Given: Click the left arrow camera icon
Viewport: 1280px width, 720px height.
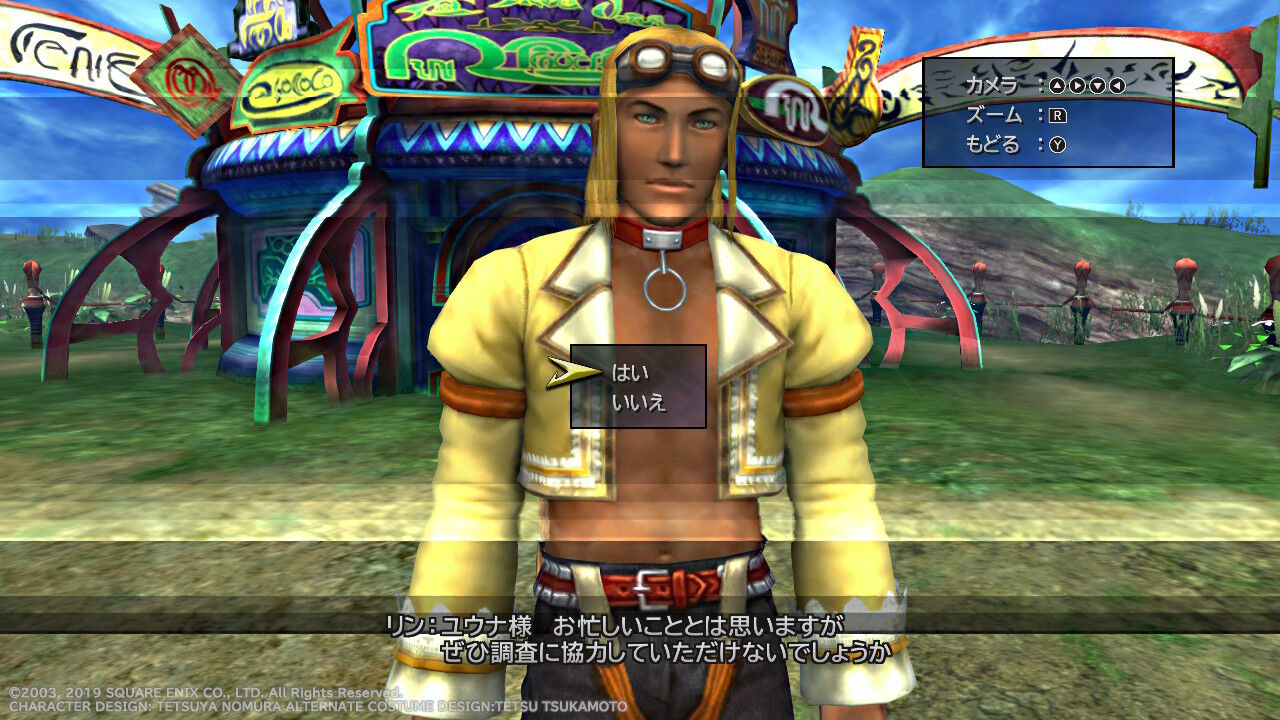Looking at the screenshot, I should [x=1115, y=85].
